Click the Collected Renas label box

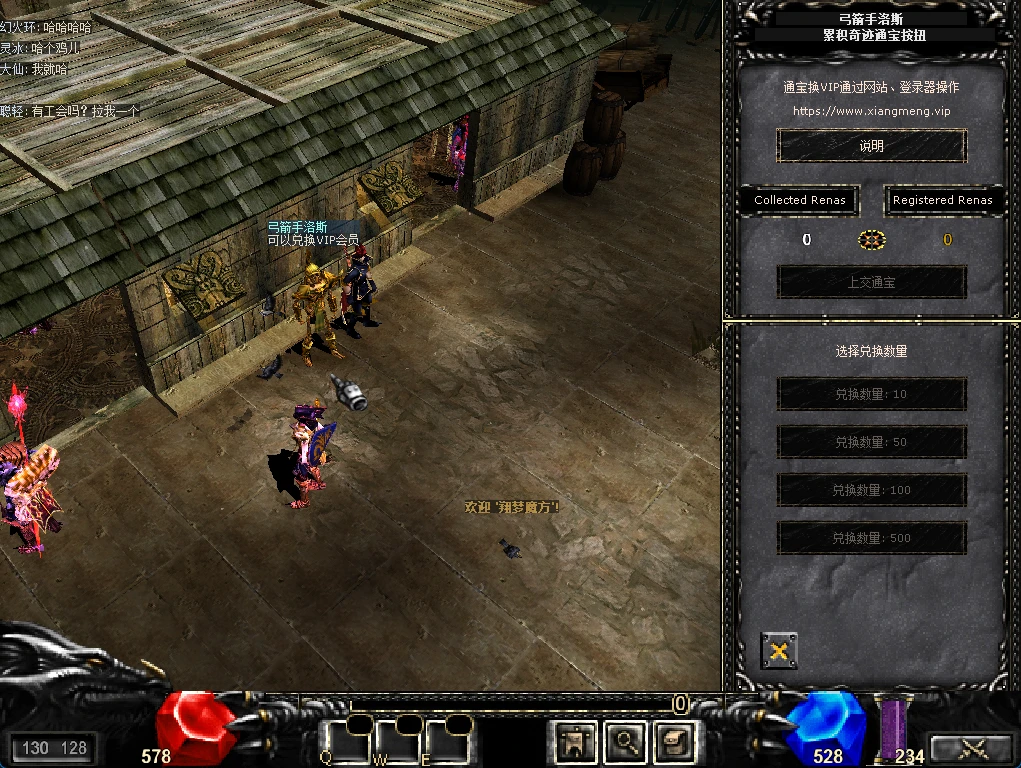800,200
